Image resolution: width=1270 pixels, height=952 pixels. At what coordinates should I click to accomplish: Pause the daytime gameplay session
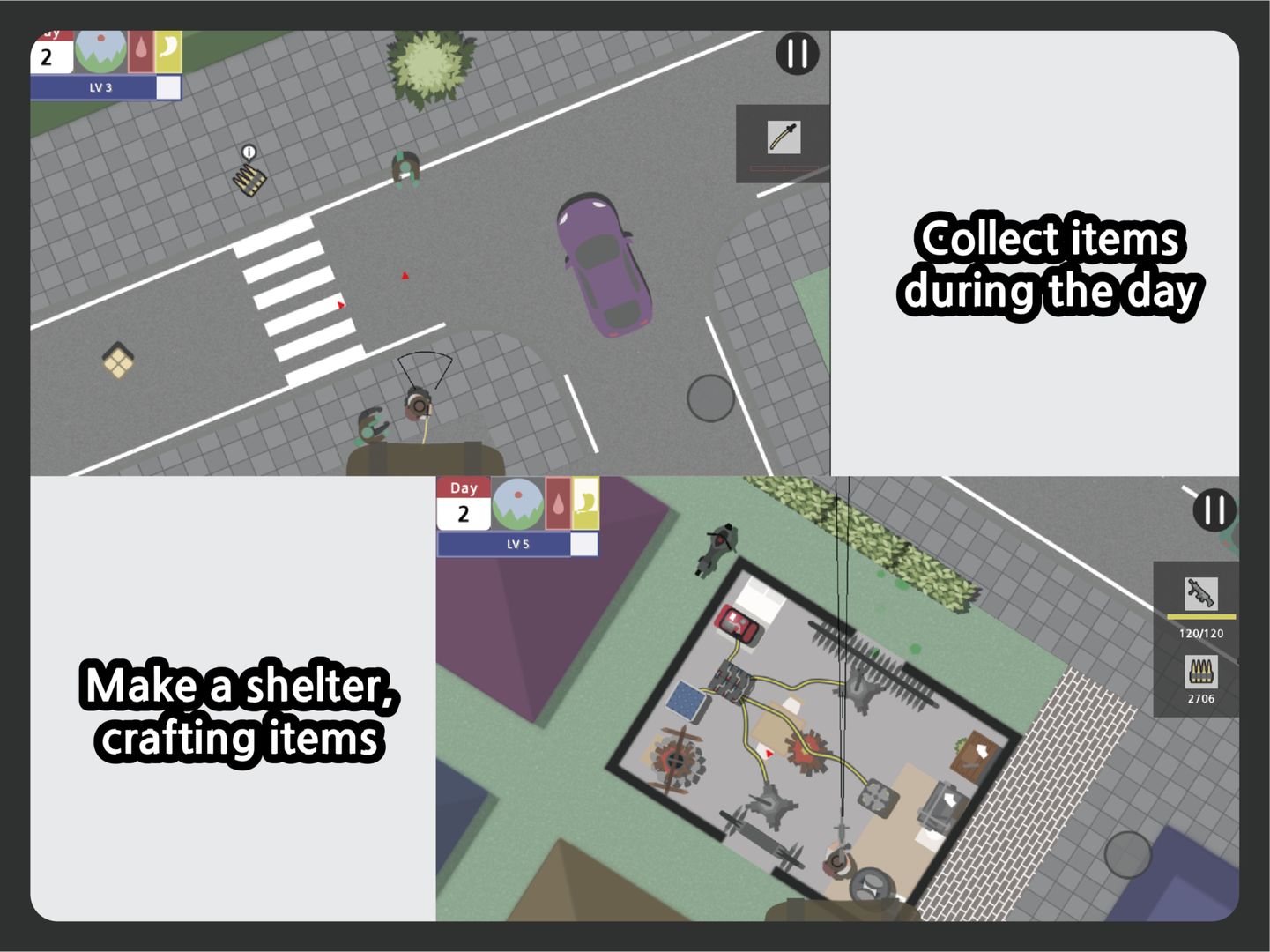(796, 55)
